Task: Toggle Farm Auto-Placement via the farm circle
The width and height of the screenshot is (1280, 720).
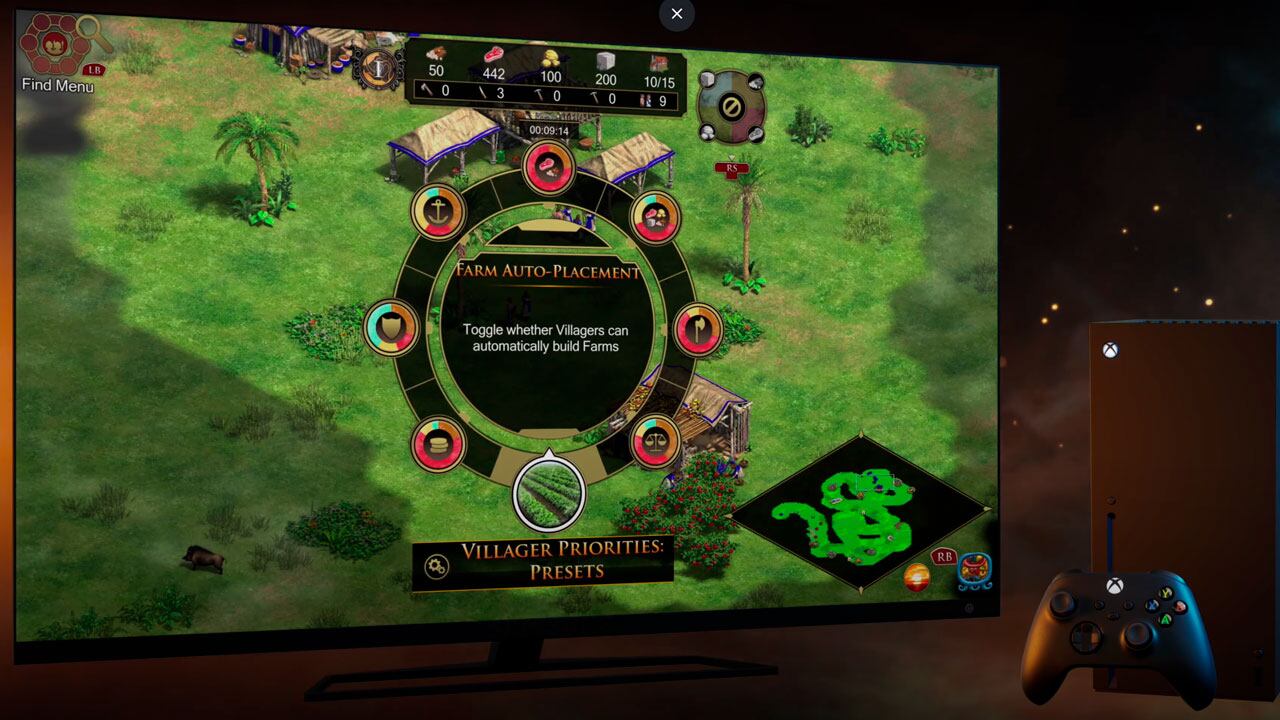Action: 548,493
